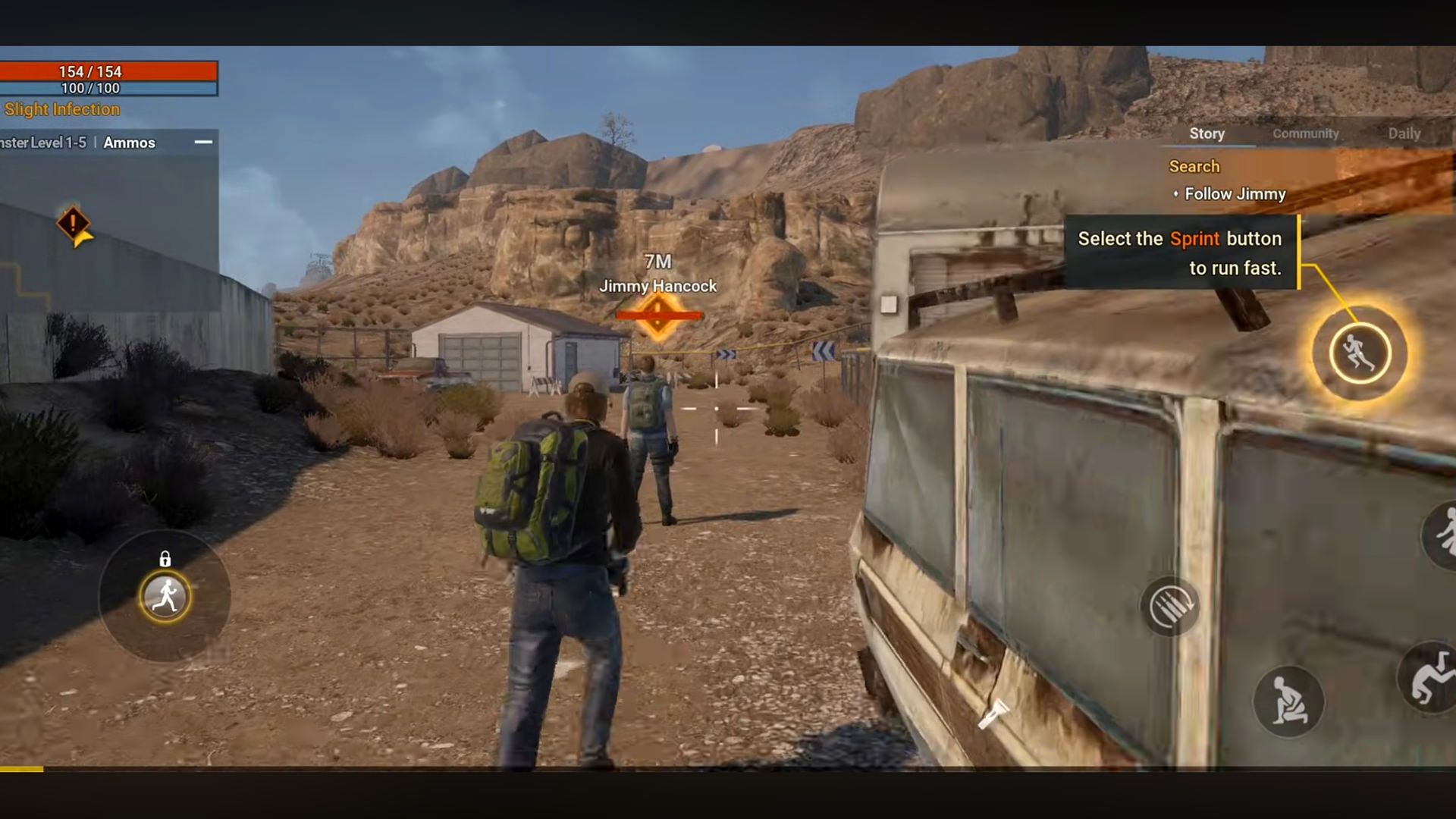The image size is (1456, 819).
Task: Toggle the sprint lock above the joystick
Action: tap(165, 560)
